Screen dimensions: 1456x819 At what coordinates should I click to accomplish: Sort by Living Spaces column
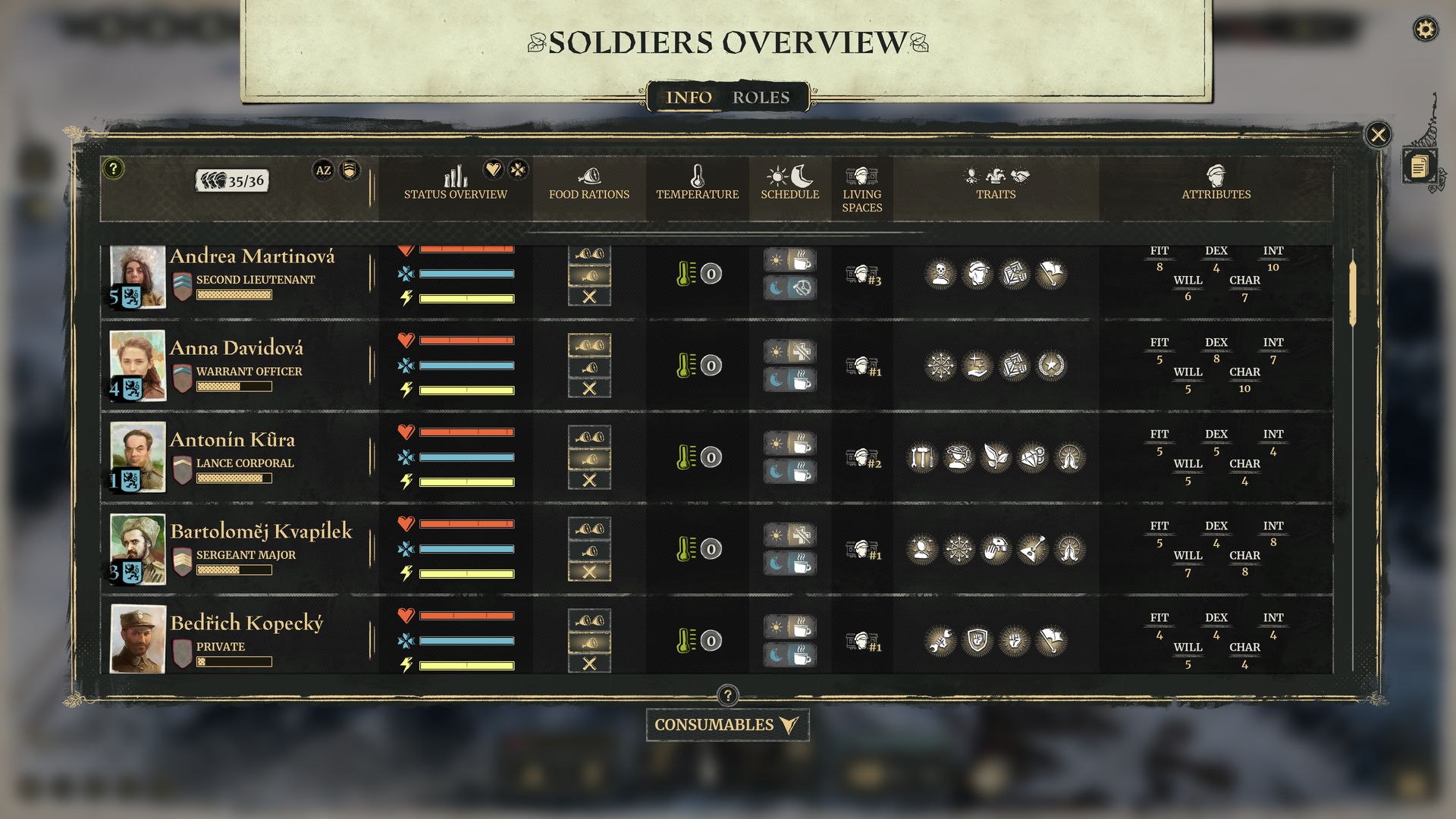coord(861,190)
